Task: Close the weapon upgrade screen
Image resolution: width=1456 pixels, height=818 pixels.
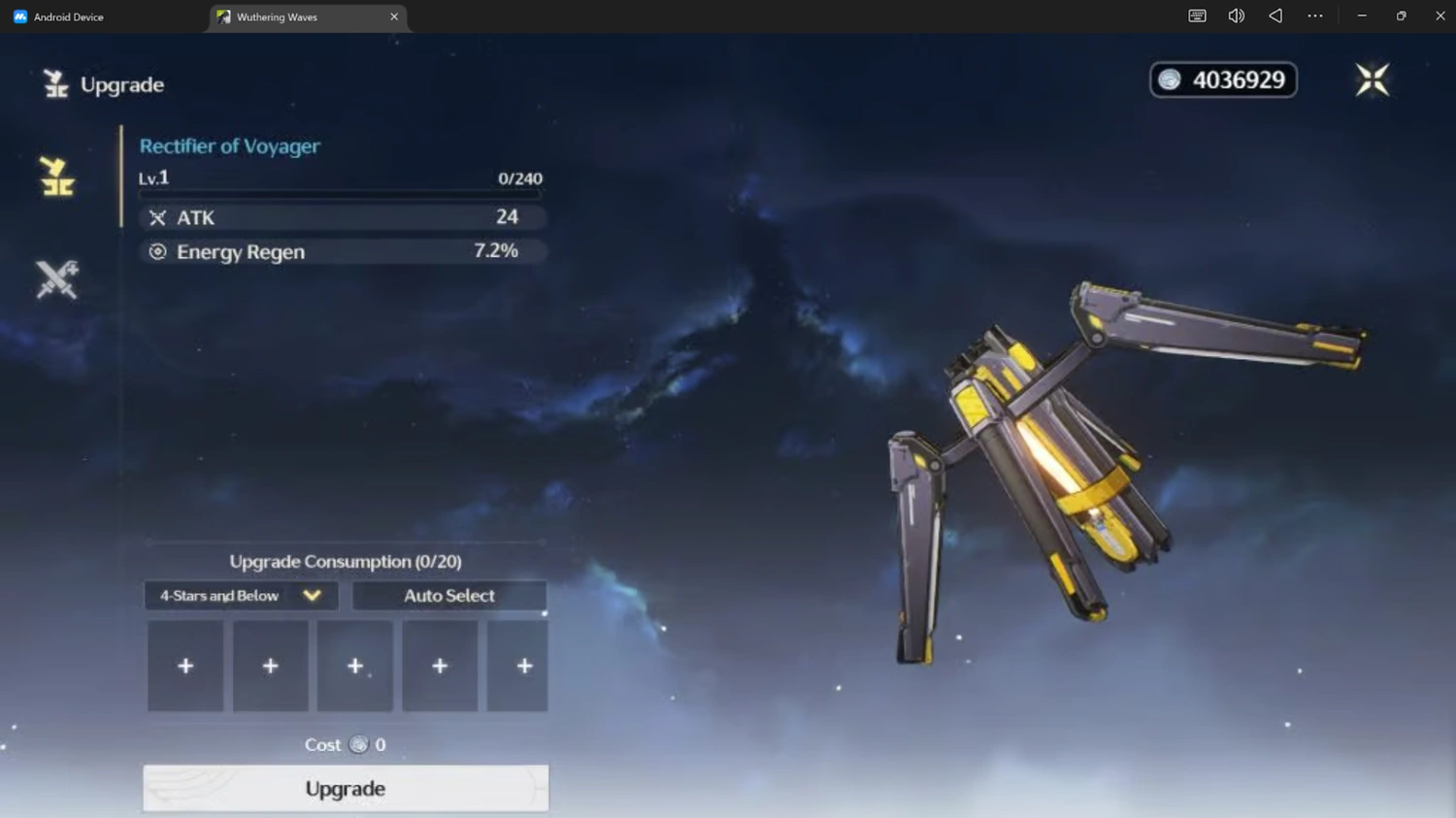Action: 1372,80
